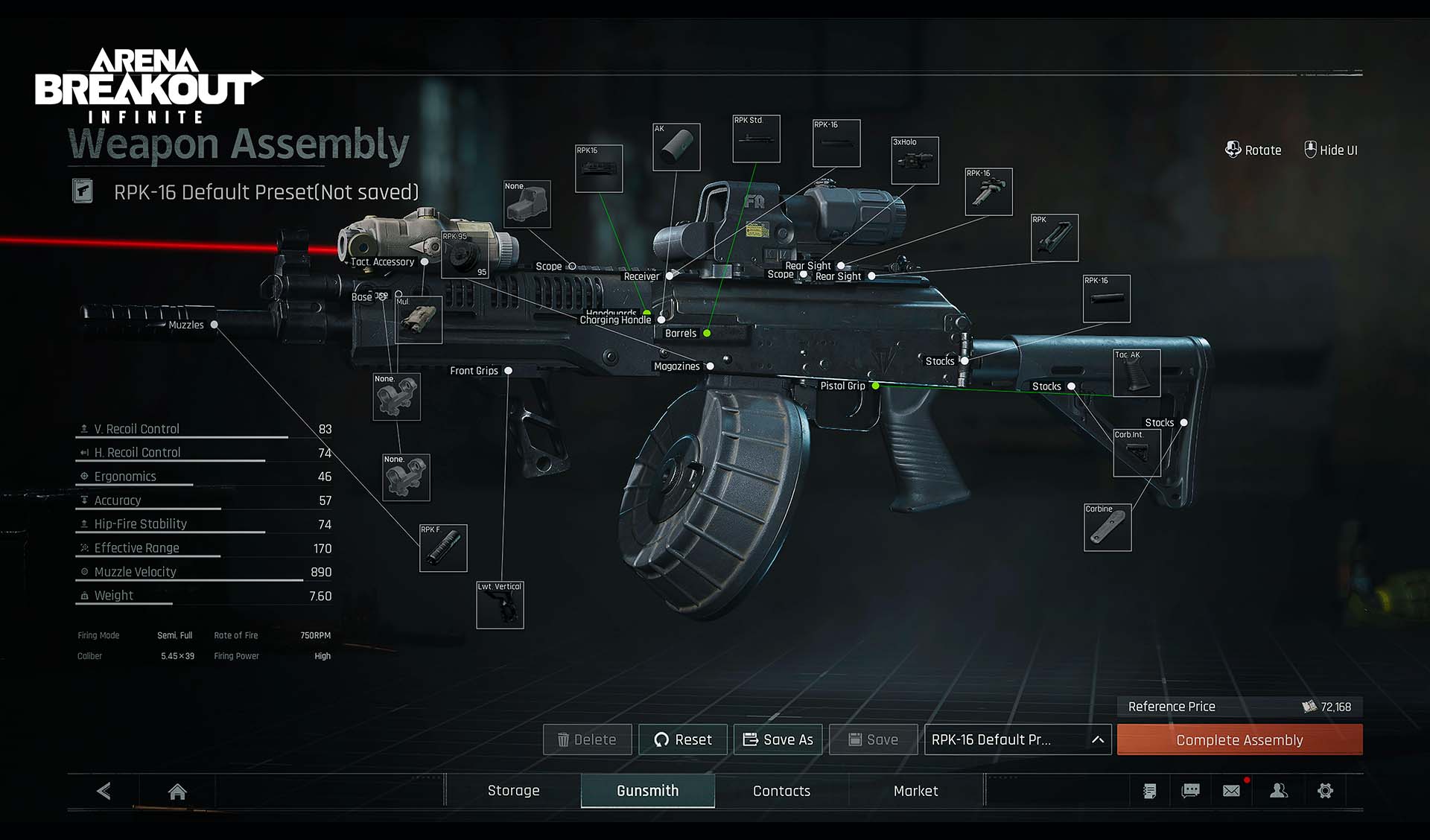Click the Complete Assembly button
This screenshot has height=840, width=1430.
1239,740
